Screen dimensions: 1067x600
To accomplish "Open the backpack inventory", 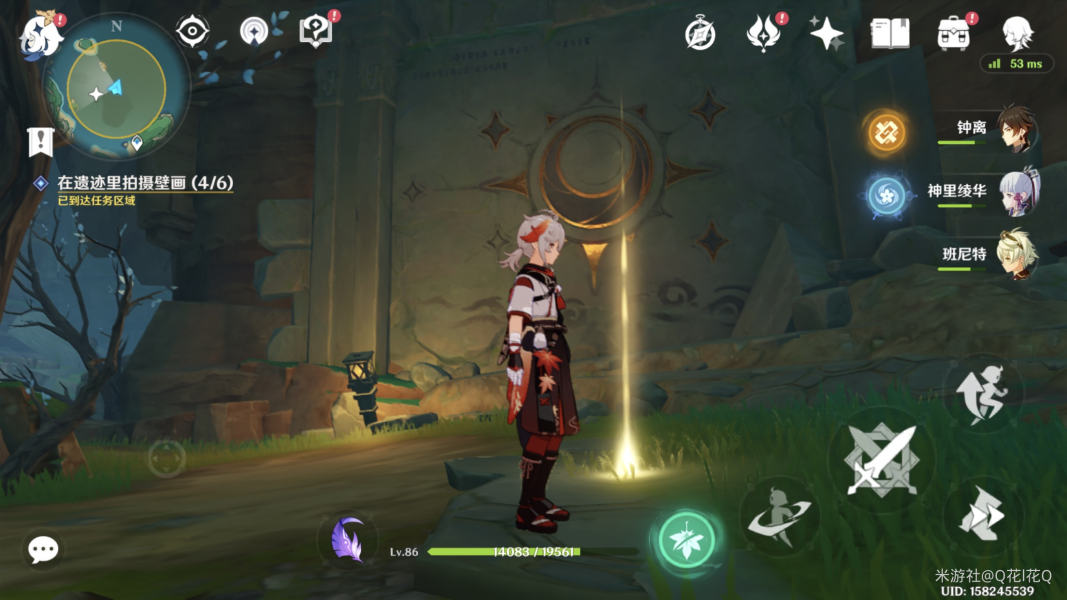I will click(953, 34).
